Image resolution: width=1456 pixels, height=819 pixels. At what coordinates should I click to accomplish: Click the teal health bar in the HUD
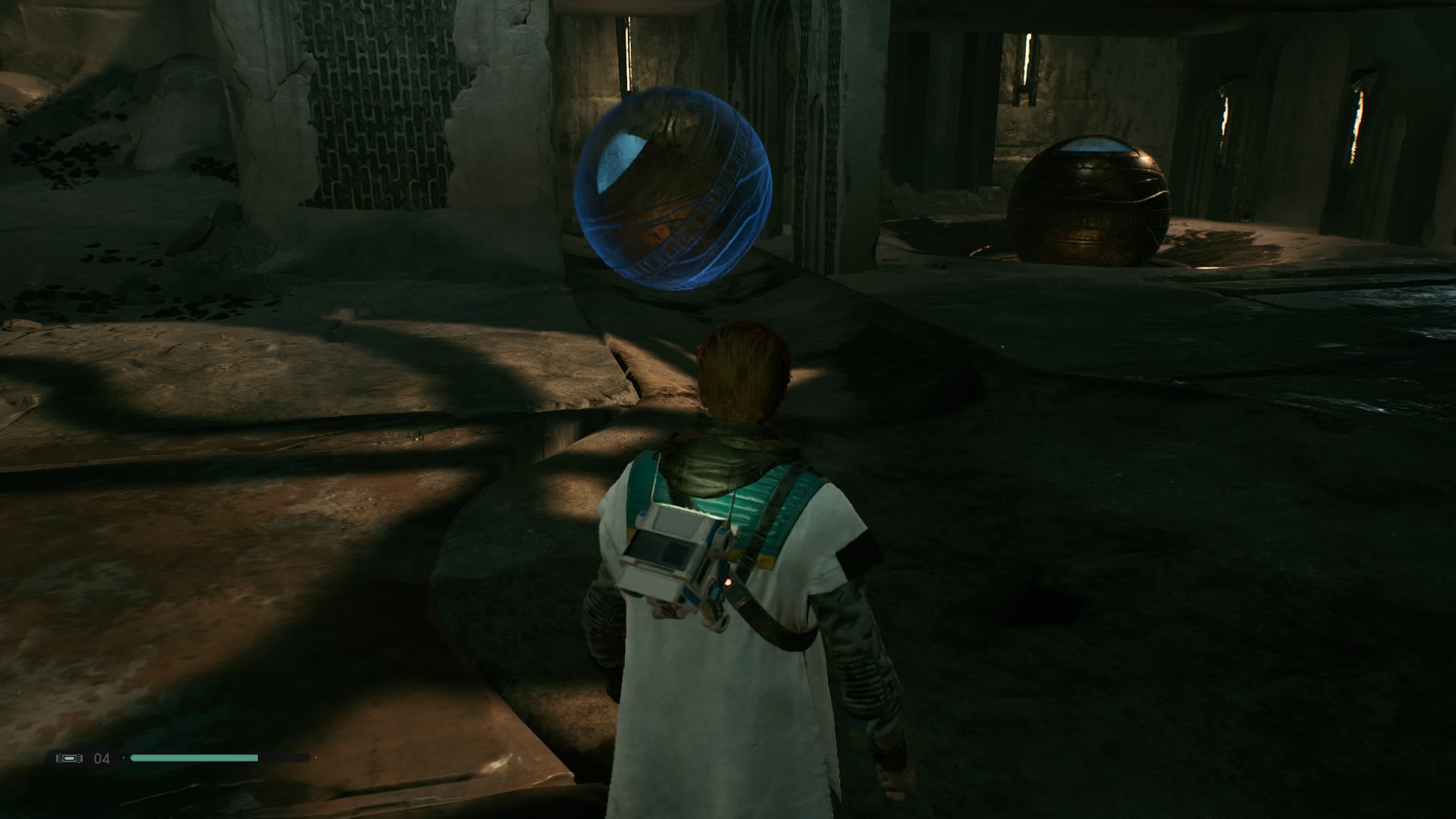(193, 757)
